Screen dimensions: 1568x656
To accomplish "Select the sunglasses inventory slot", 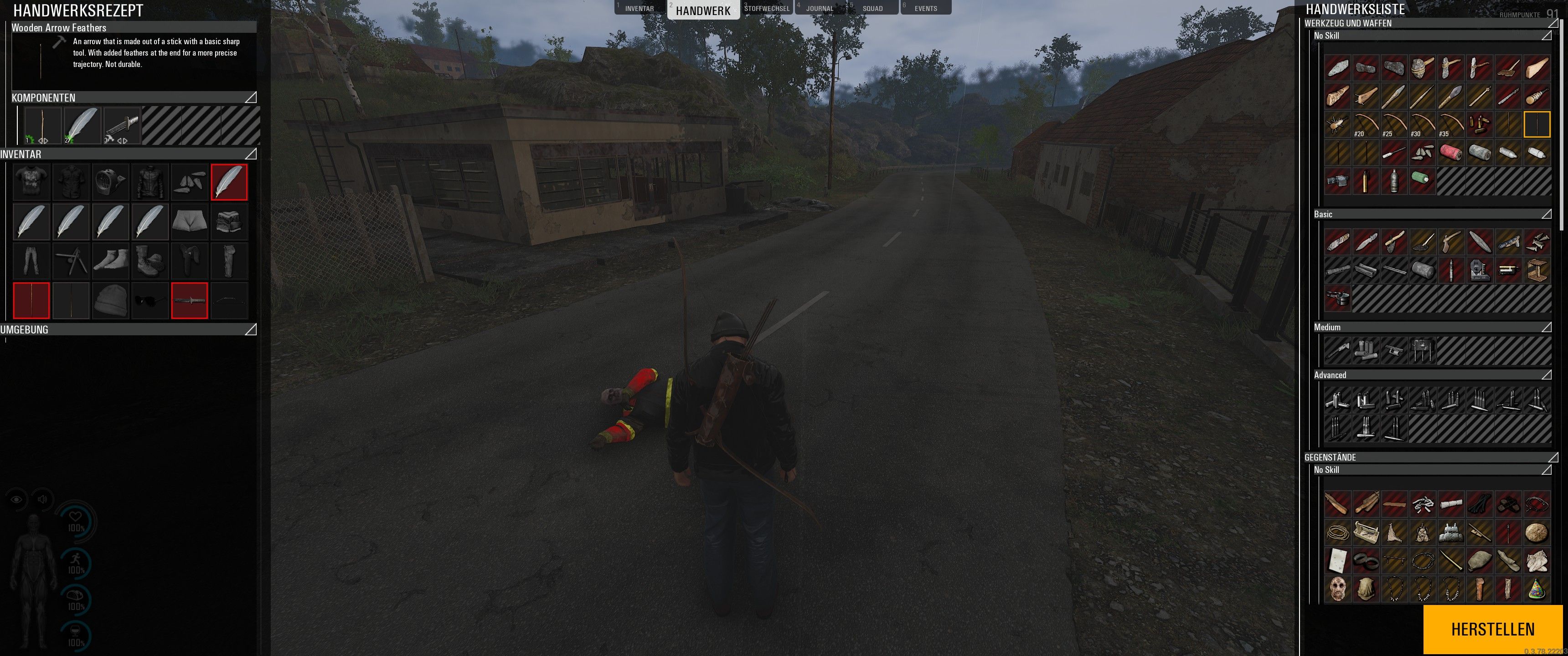I will point(150,300).
